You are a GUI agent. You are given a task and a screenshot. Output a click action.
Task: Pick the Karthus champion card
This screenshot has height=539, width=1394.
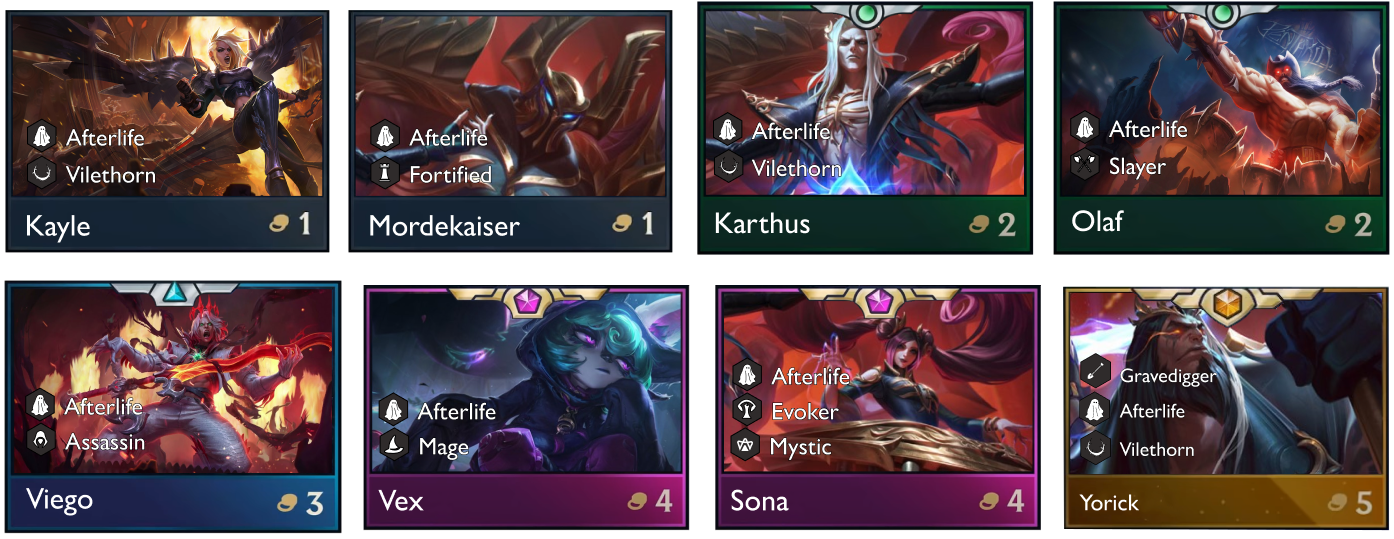[865, 128]
